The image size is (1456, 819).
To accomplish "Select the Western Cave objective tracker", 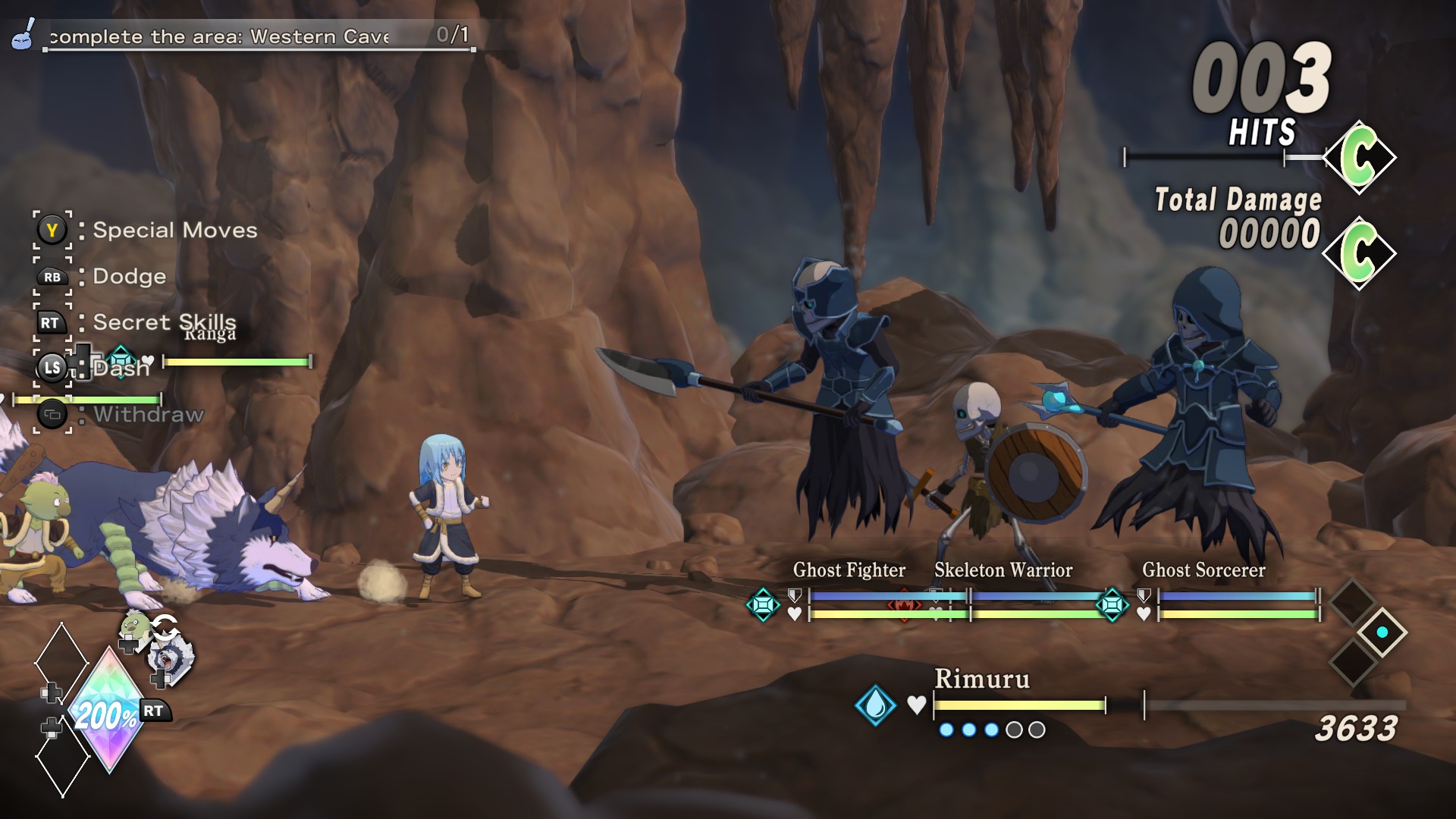I will click(243, 36).
